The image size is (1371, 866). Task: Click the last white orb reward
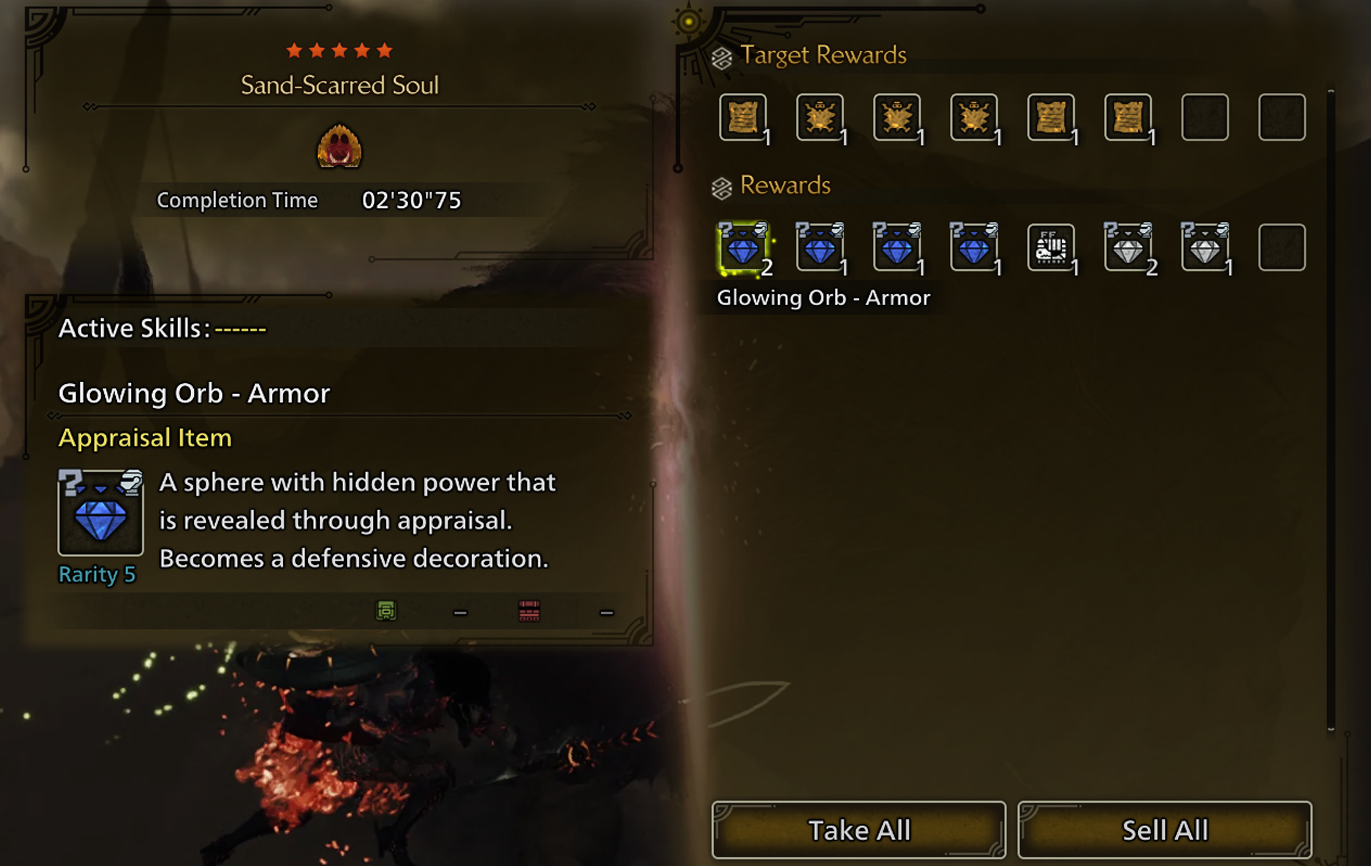coord(1205,246)
